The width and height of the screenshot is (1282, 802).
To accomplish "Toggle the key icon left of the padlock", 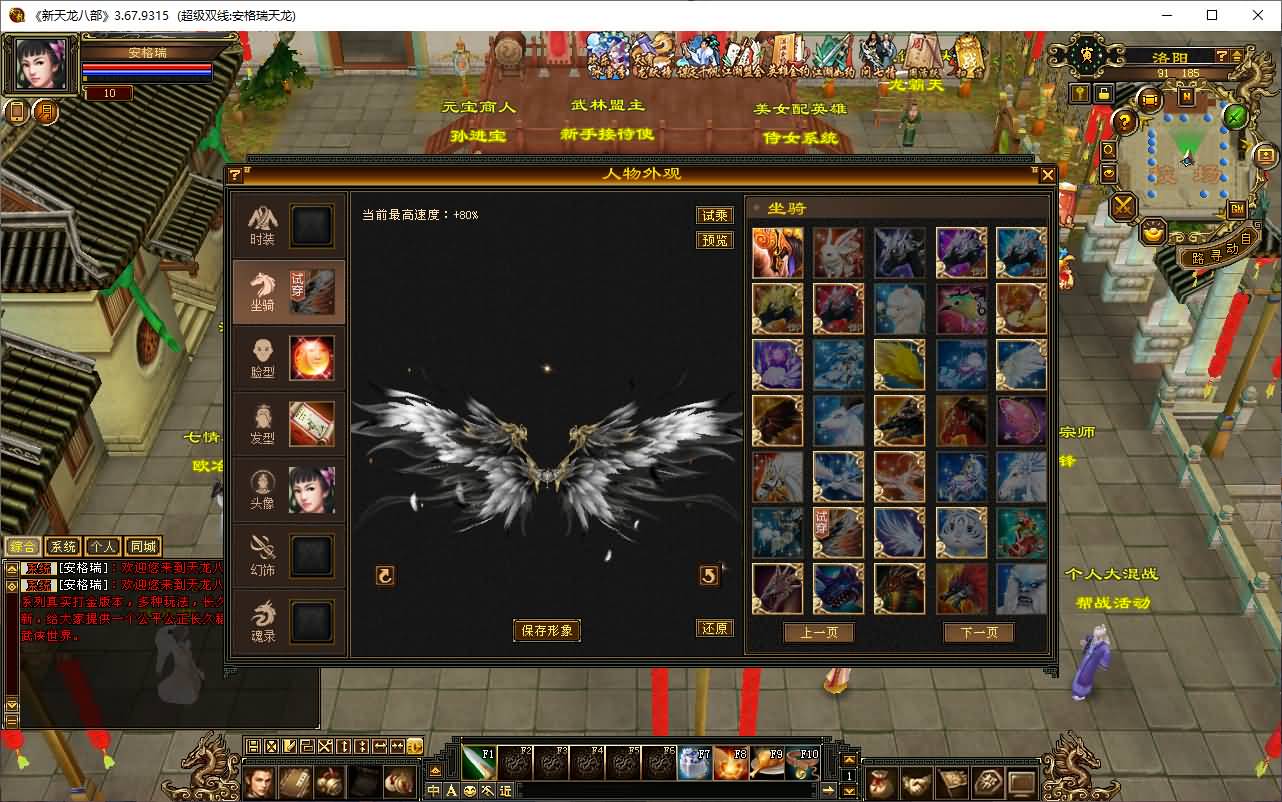I will pyautogui.click(x=1078, y=94).
